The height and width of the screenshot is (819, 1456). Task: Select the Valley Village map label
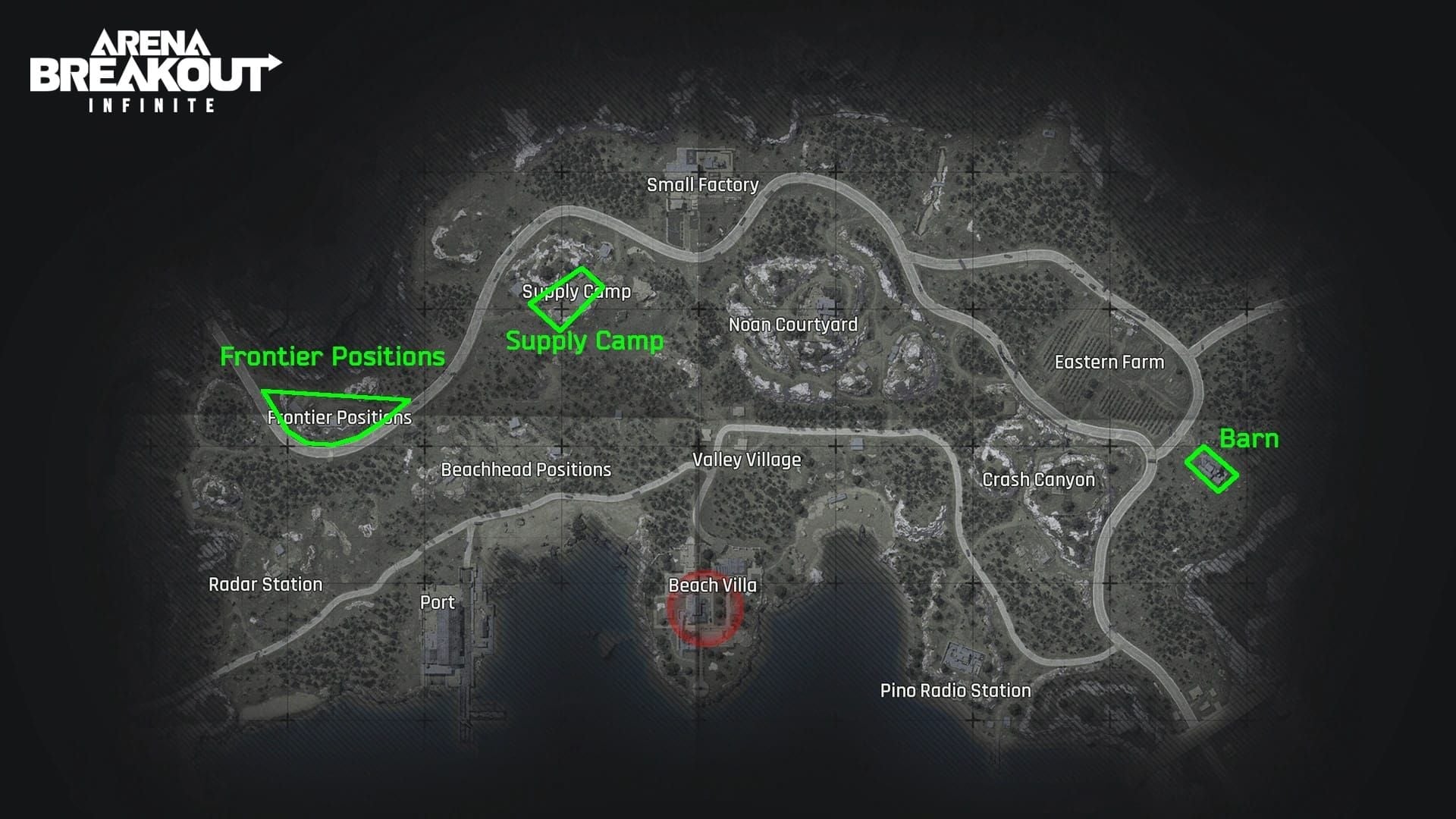click(x=746, y=460)
